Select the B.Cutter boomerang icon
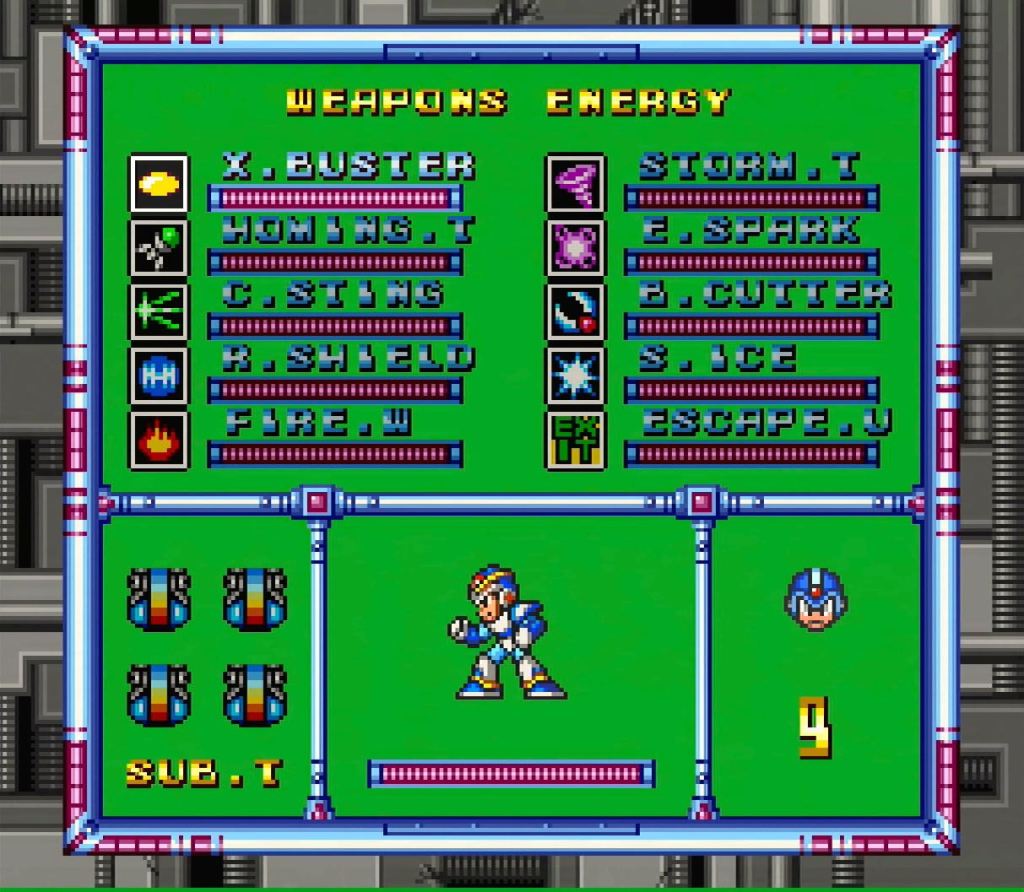This screenshot has height=892, width=1024. (576, 312)
